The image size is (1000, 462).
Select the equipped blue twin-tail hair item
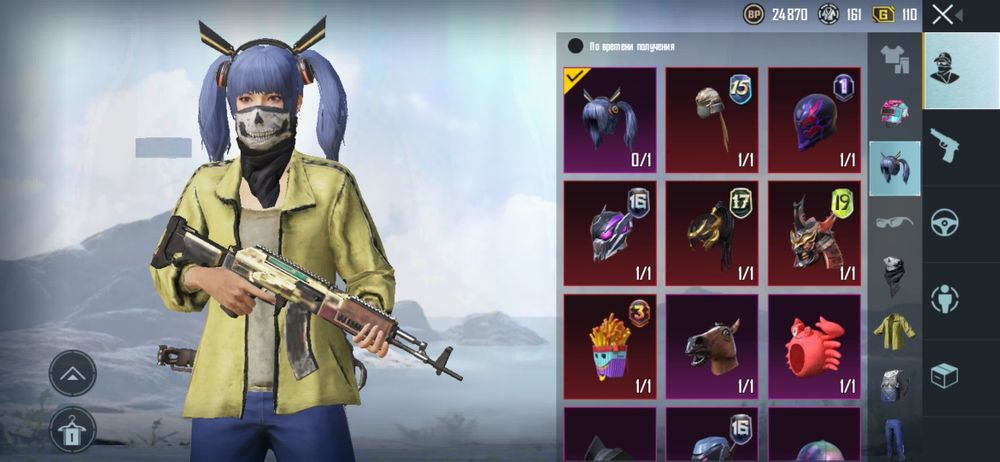[610, 120]
